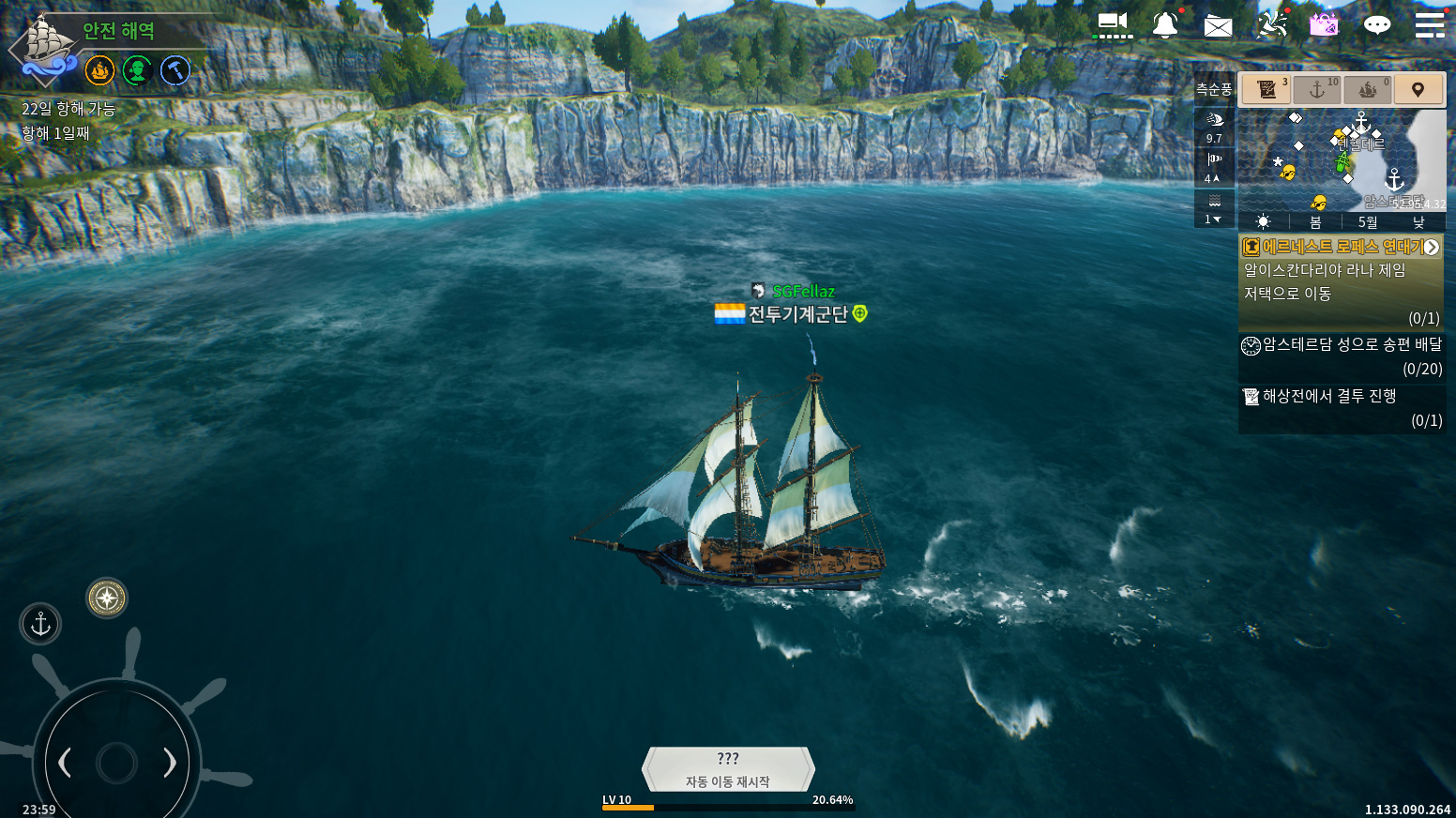Steer left with the wheel's left arrow

point(65,763)
